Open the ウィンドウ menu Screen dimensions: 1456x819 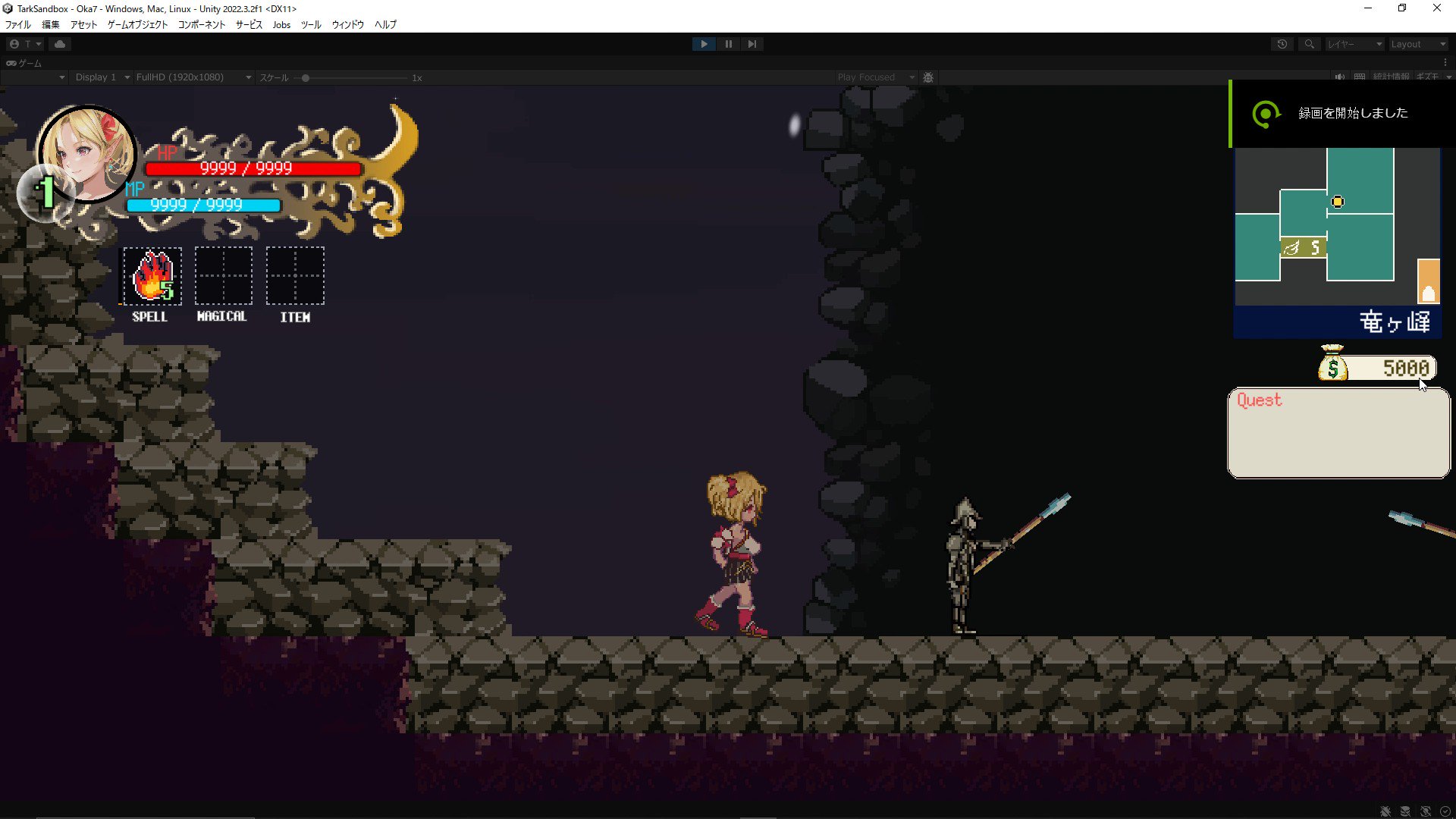point(347,24)
